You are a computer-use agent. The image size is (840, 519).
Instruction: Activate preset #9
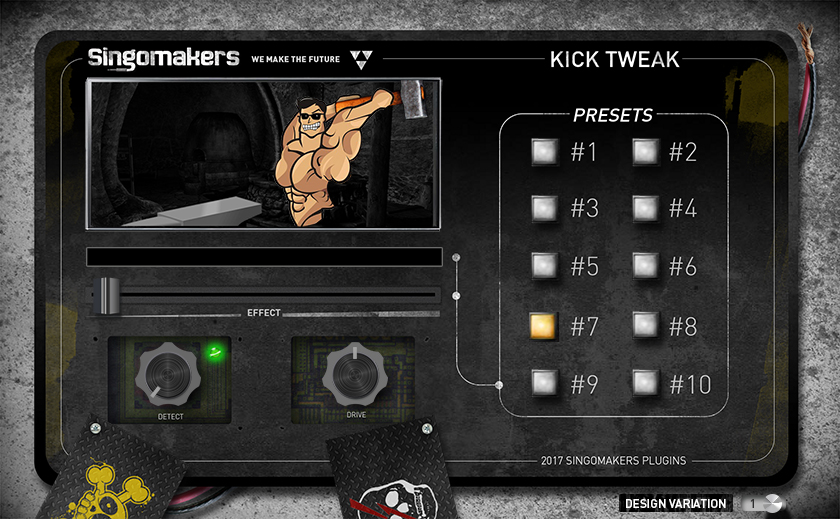coord(543,381)
